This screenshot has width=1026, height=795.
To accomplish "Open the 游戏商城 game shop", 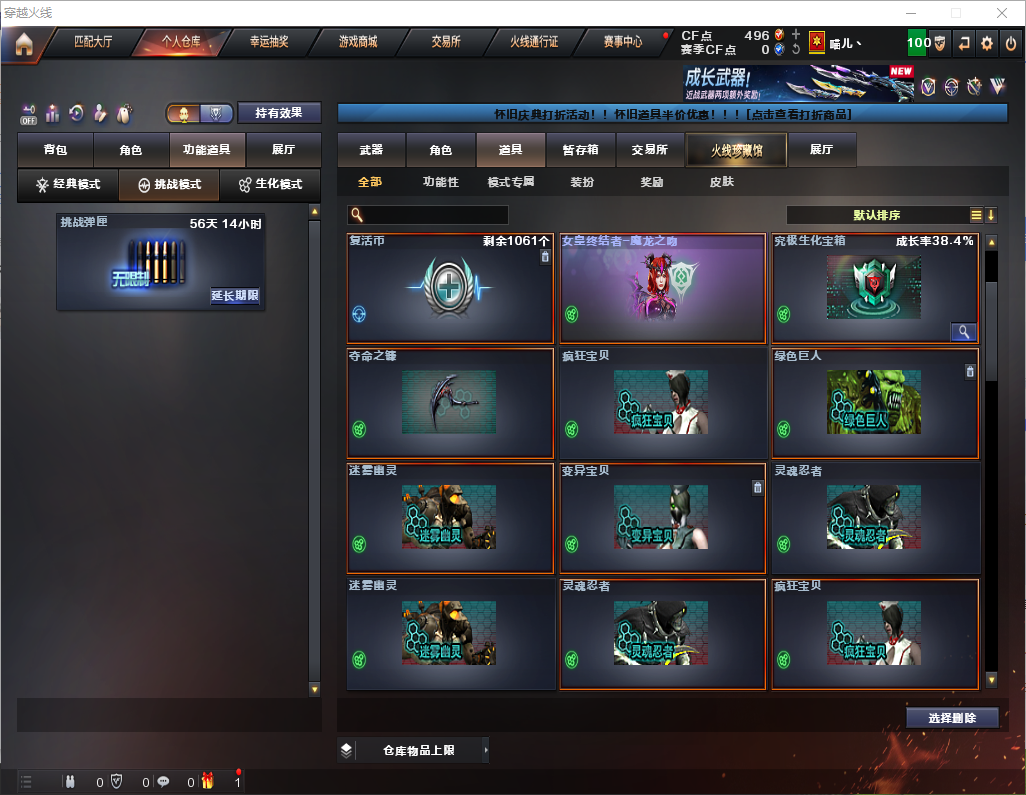I will (357, 42).
